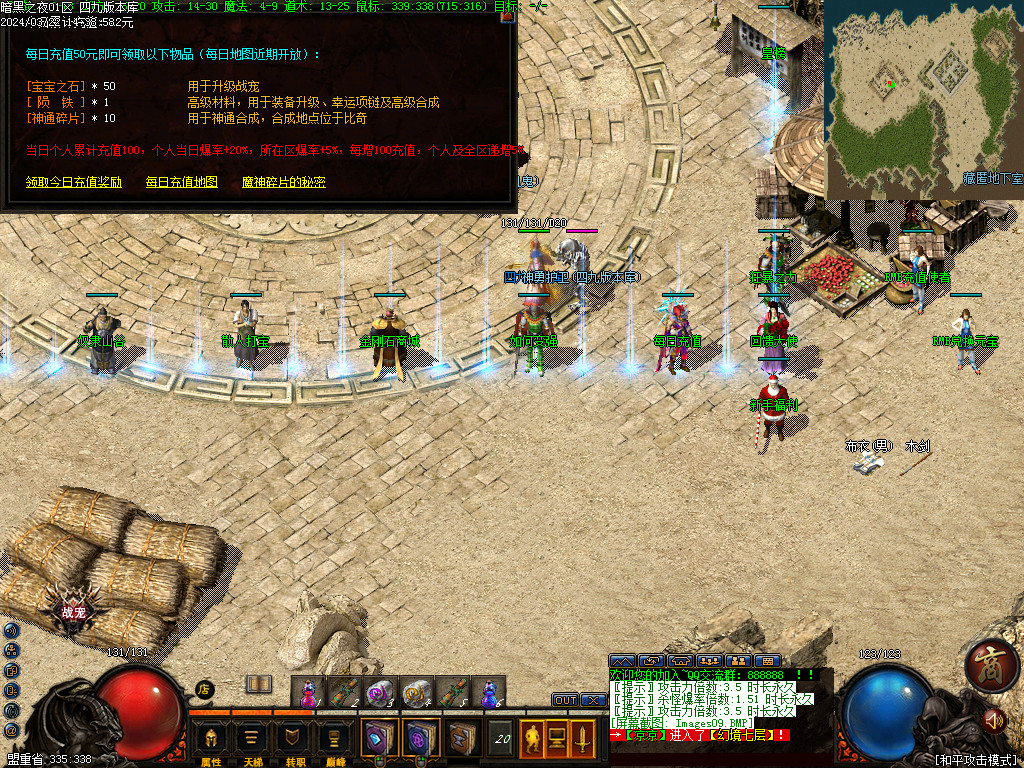Toggle the 和平攻击模式 attack mode label
The image size is (1024, 768).
(975, 759)
